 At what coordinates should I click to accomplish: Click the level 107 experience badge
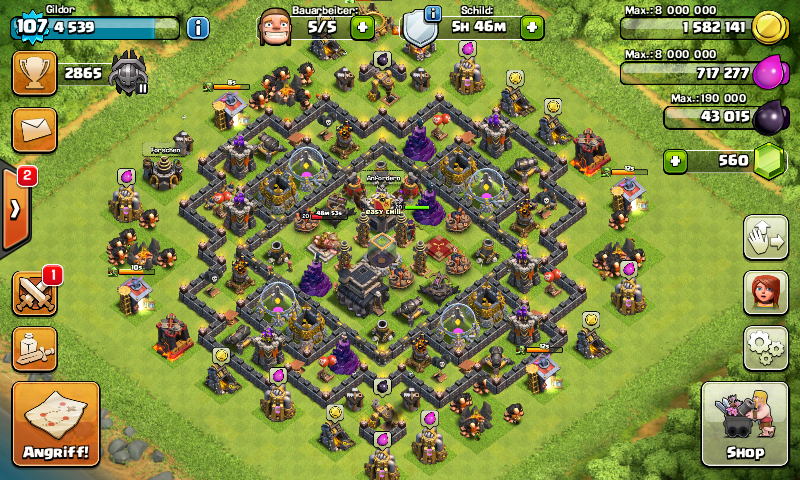pyautogui.click(x=32, y=27)
